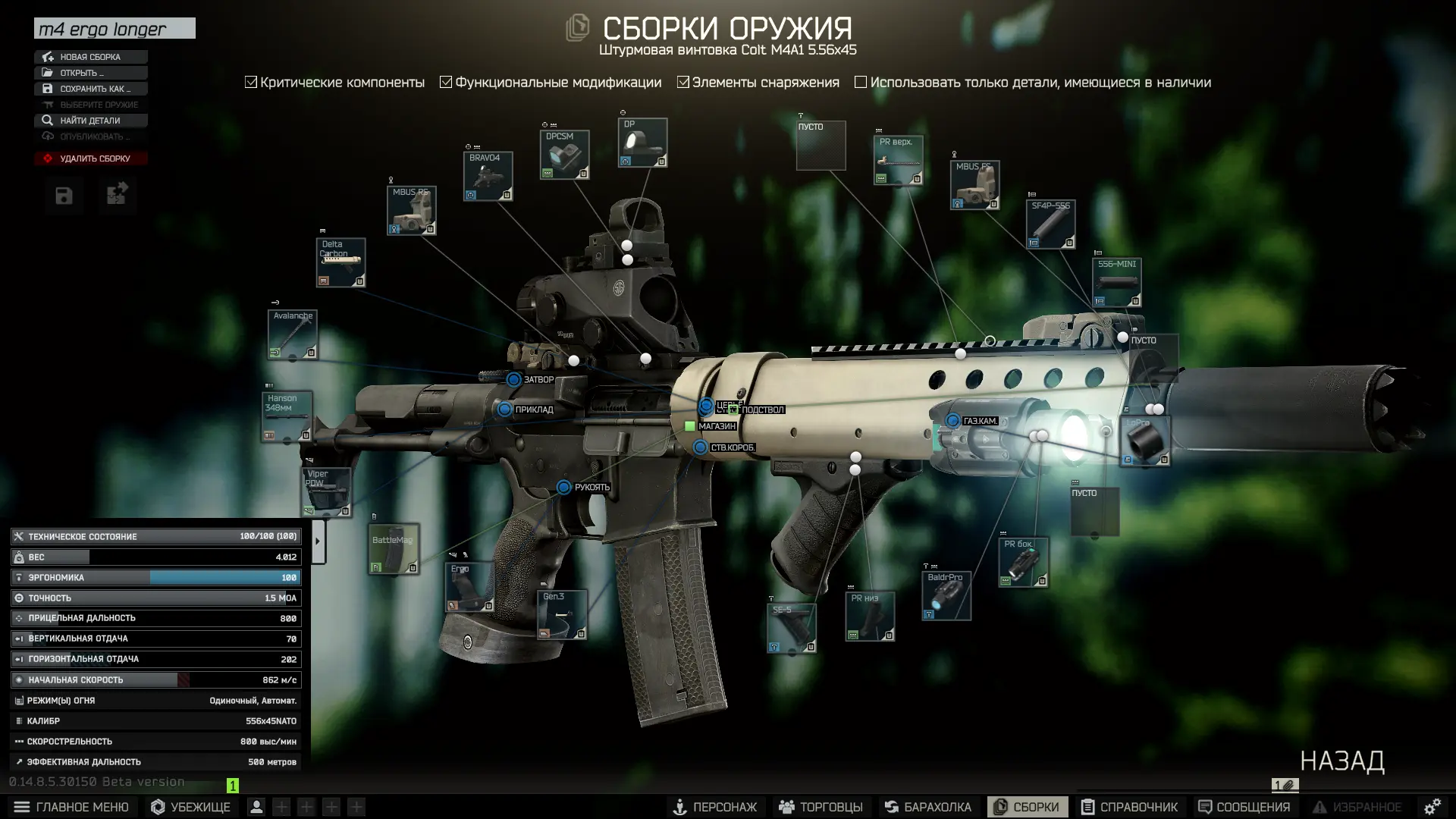Select the BattleMag magazine slot
The image size is (1456, 819).
tap(394, 549)
